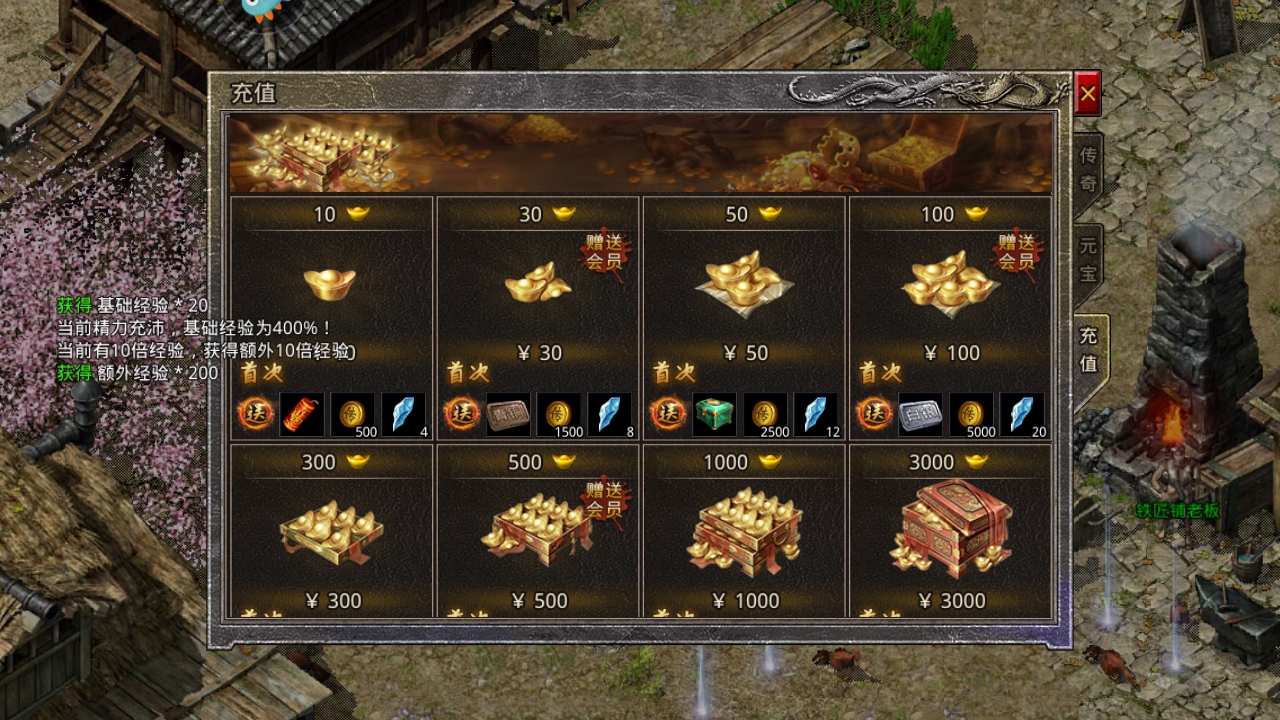Inspect the crystal reward with quantity 12
1280x720 pixels.
coord(817,414)
